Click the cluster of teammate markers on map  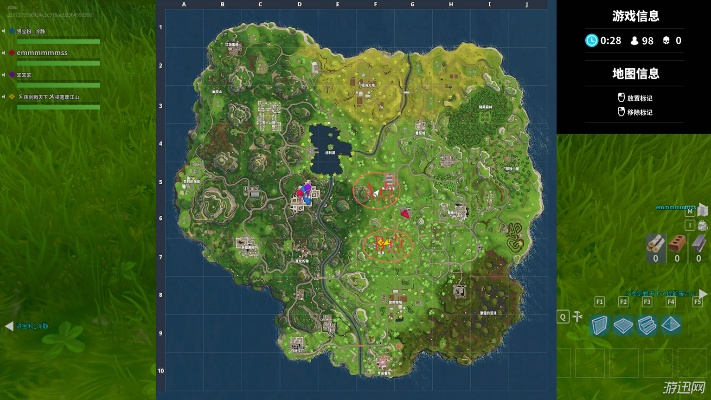click(x=305, y=193)
